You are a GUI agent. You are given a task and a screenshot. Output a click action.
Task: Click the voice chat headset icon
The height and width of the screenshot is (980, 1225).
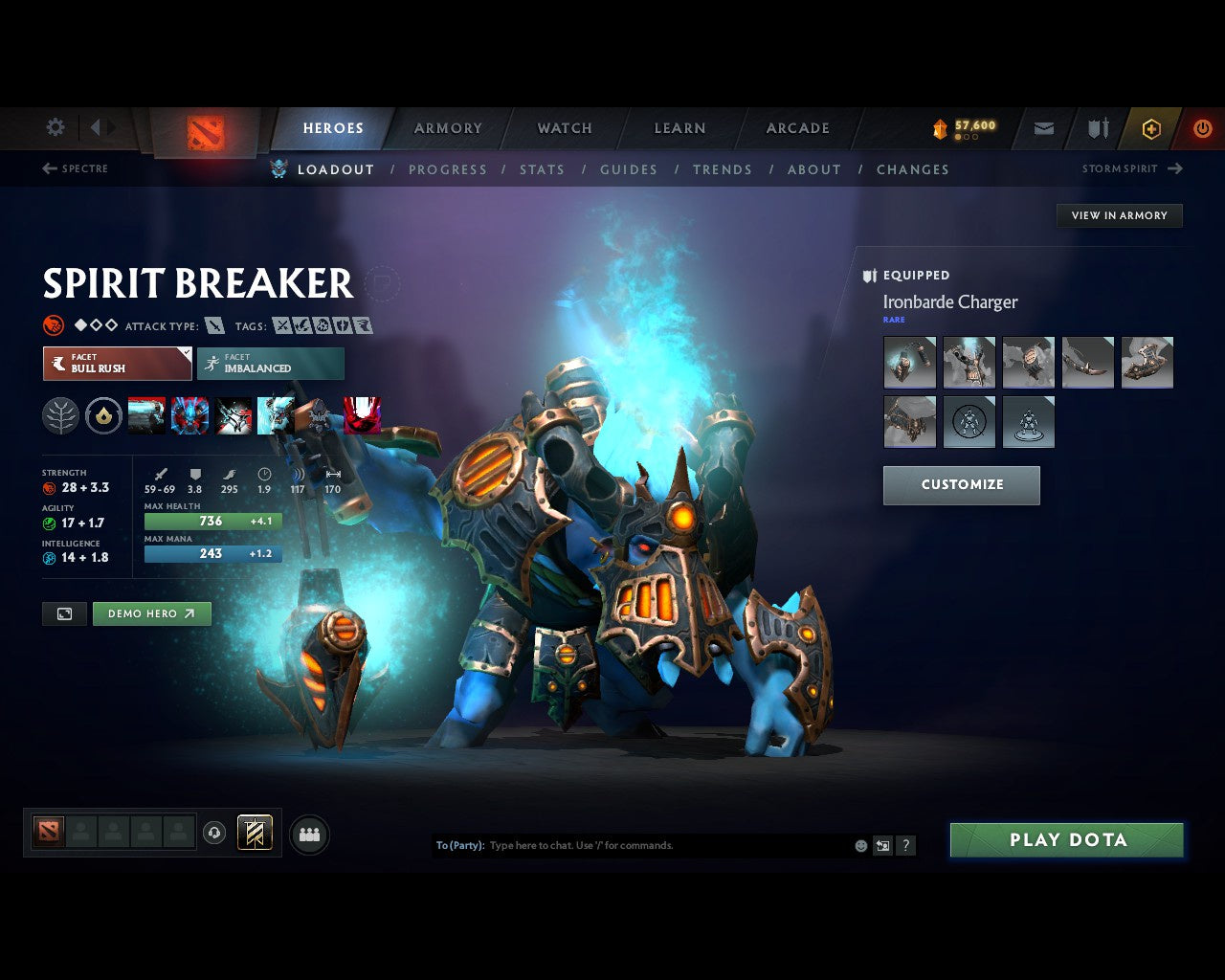tap(215, 833)
